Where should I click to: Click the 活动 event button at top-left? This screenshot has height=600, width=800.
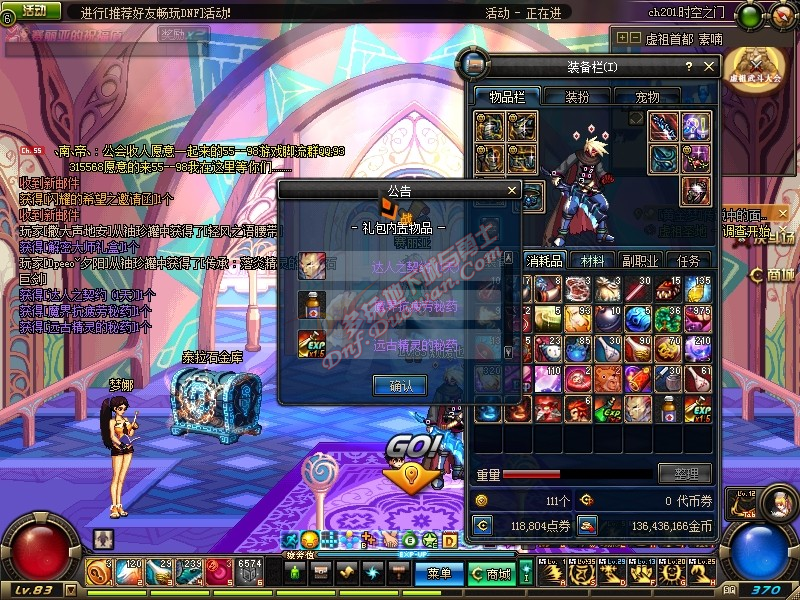coord(33,11)
